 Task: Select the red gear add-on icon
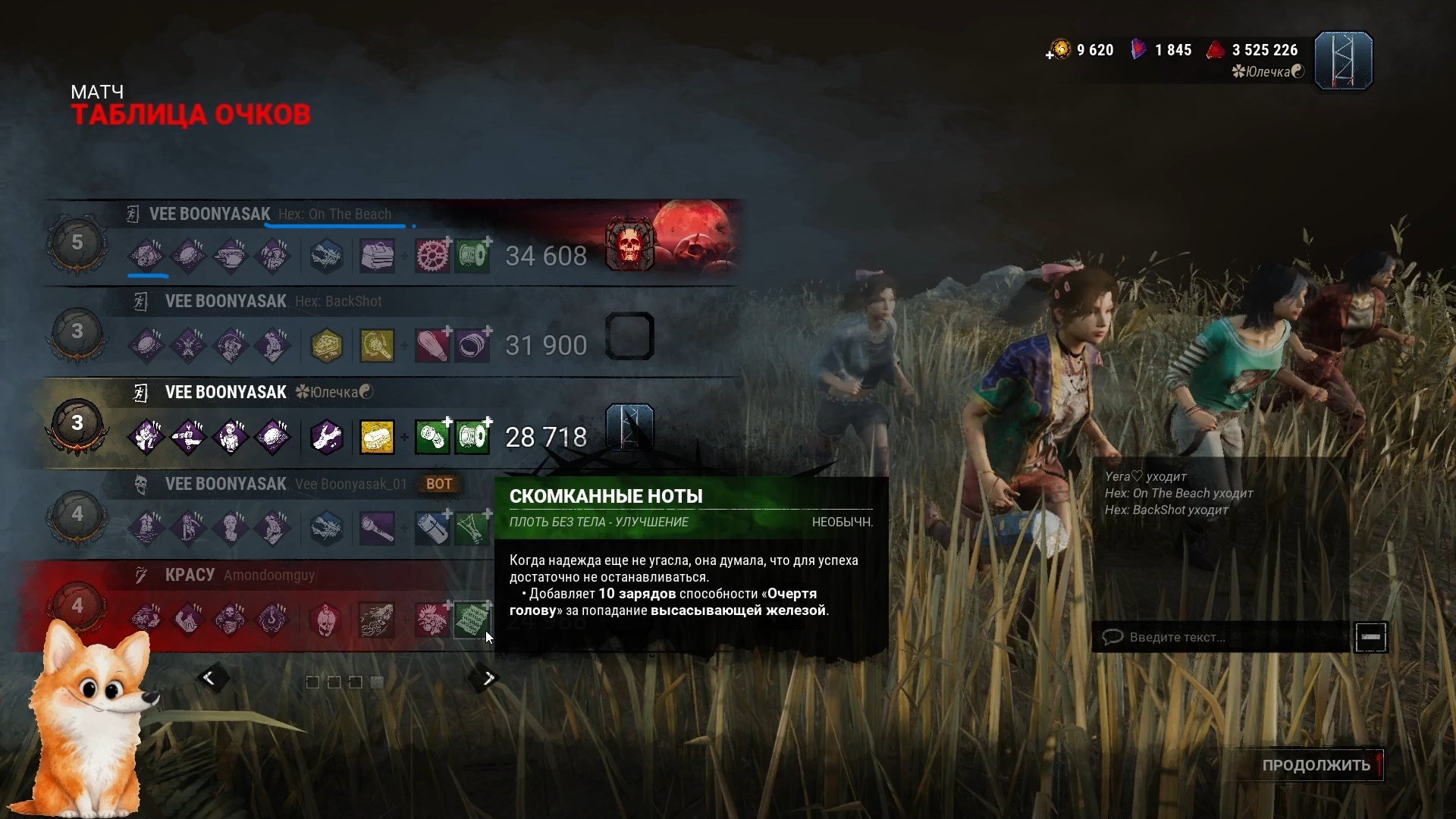432,256
